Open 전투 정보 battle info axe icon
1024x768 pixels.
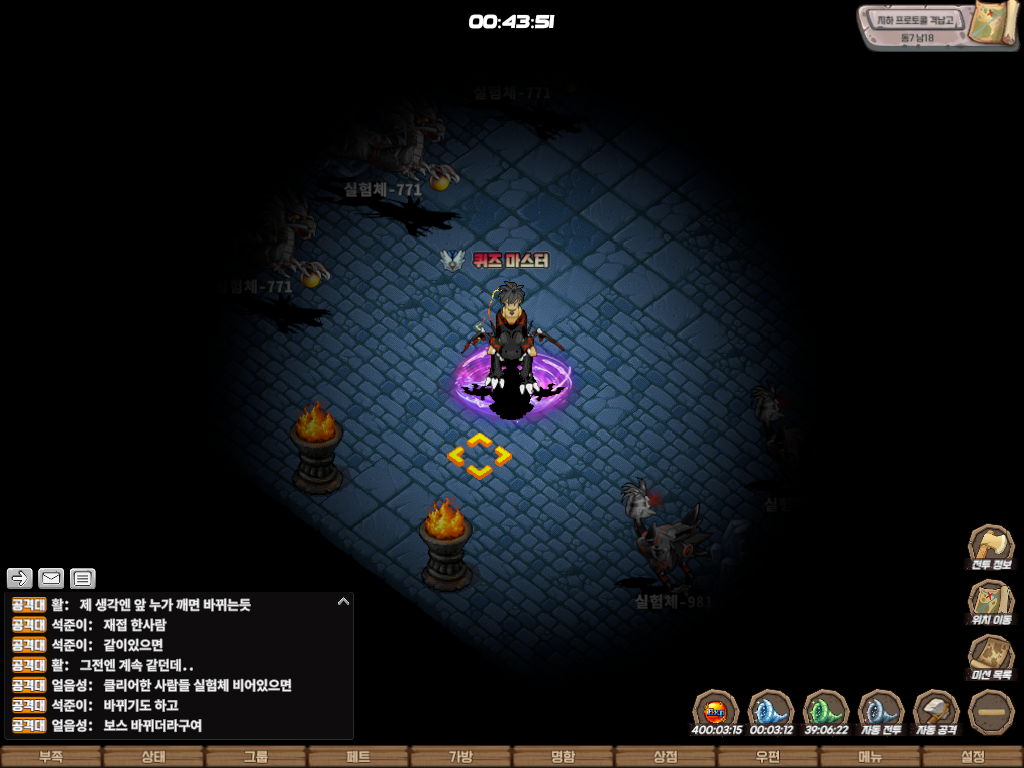991,548
